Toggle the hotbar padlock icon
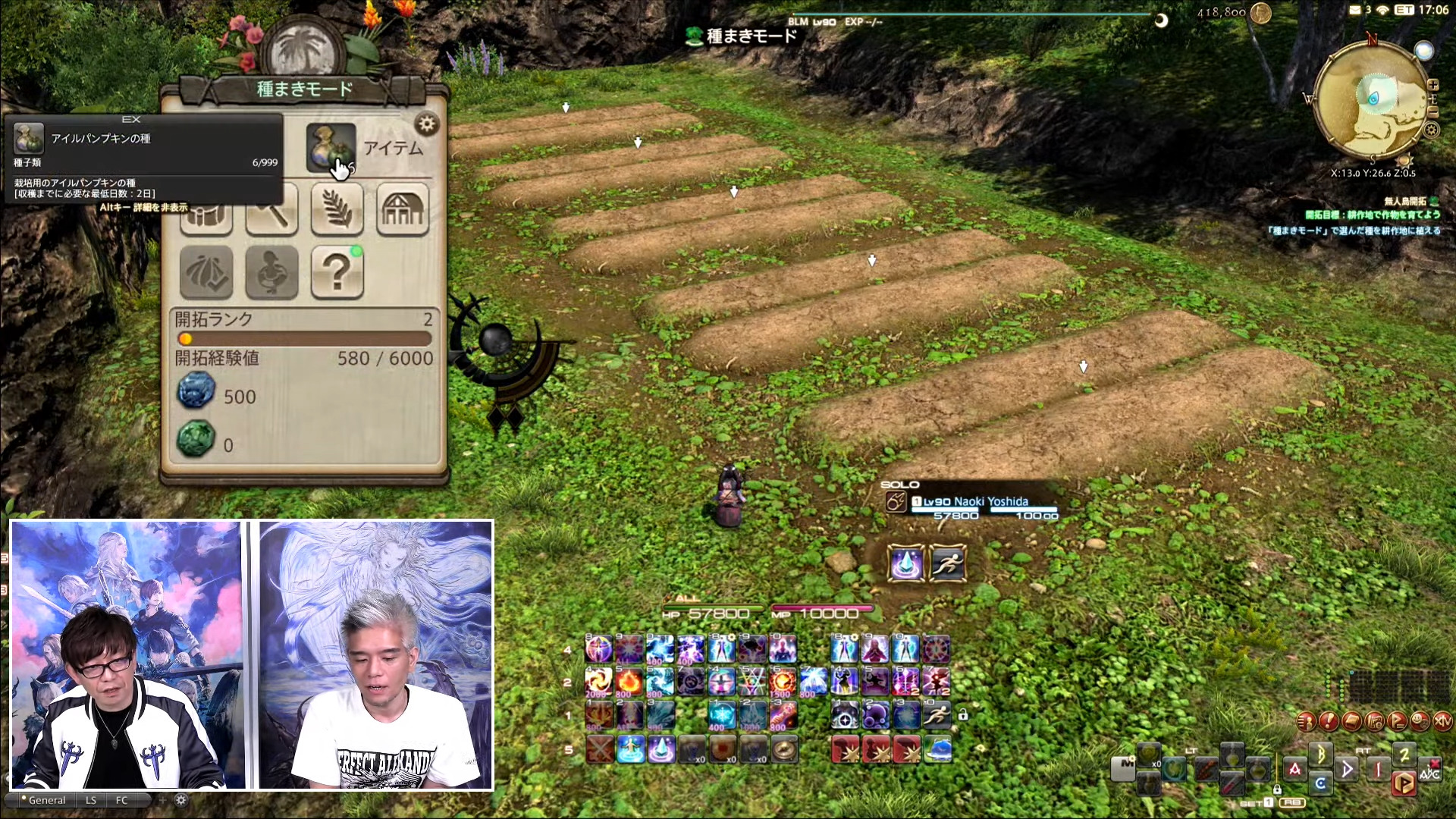This screenshot has width=1456, height=819. [962, 714]
